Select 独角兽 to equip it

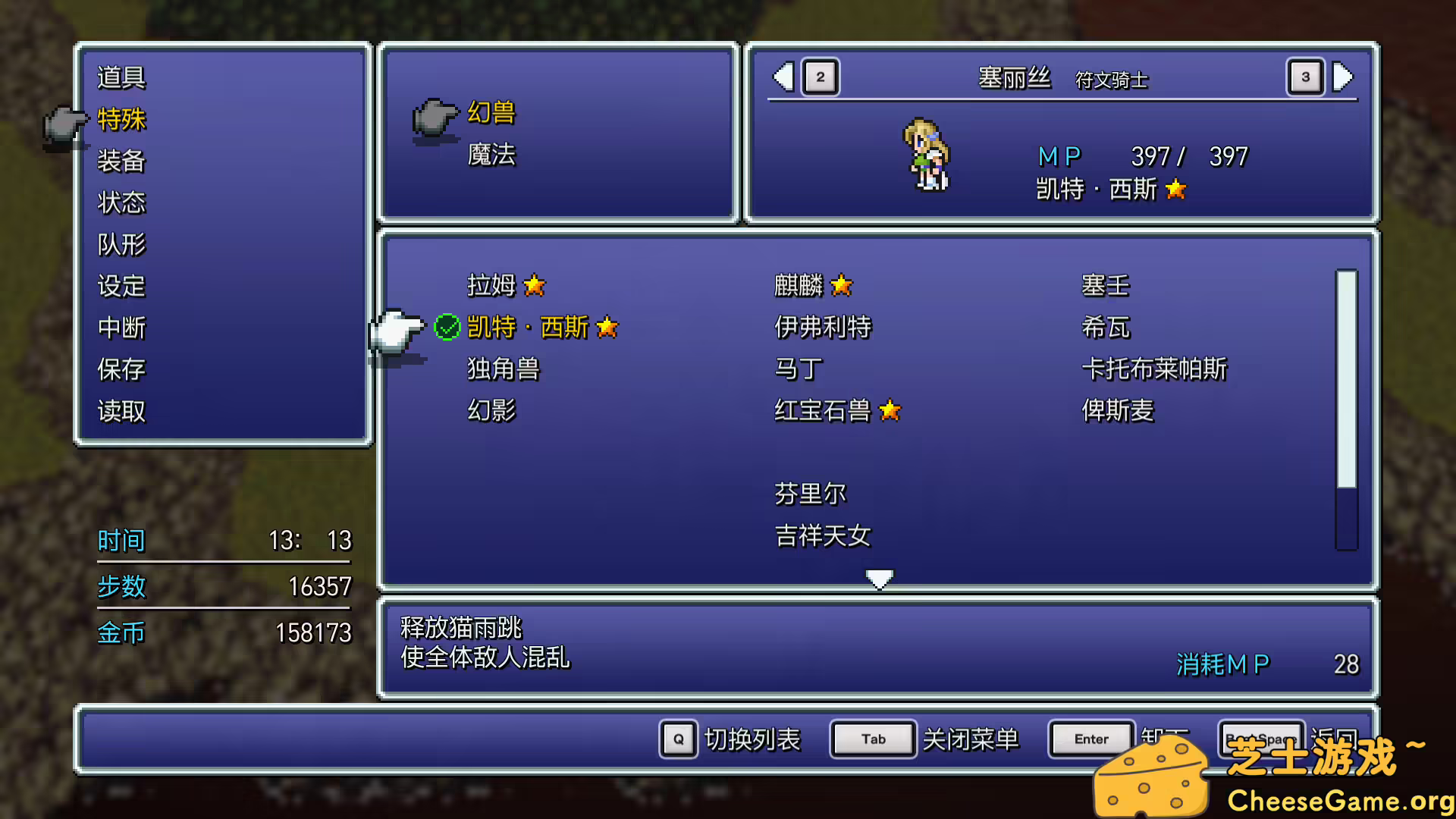click(502, 369)
